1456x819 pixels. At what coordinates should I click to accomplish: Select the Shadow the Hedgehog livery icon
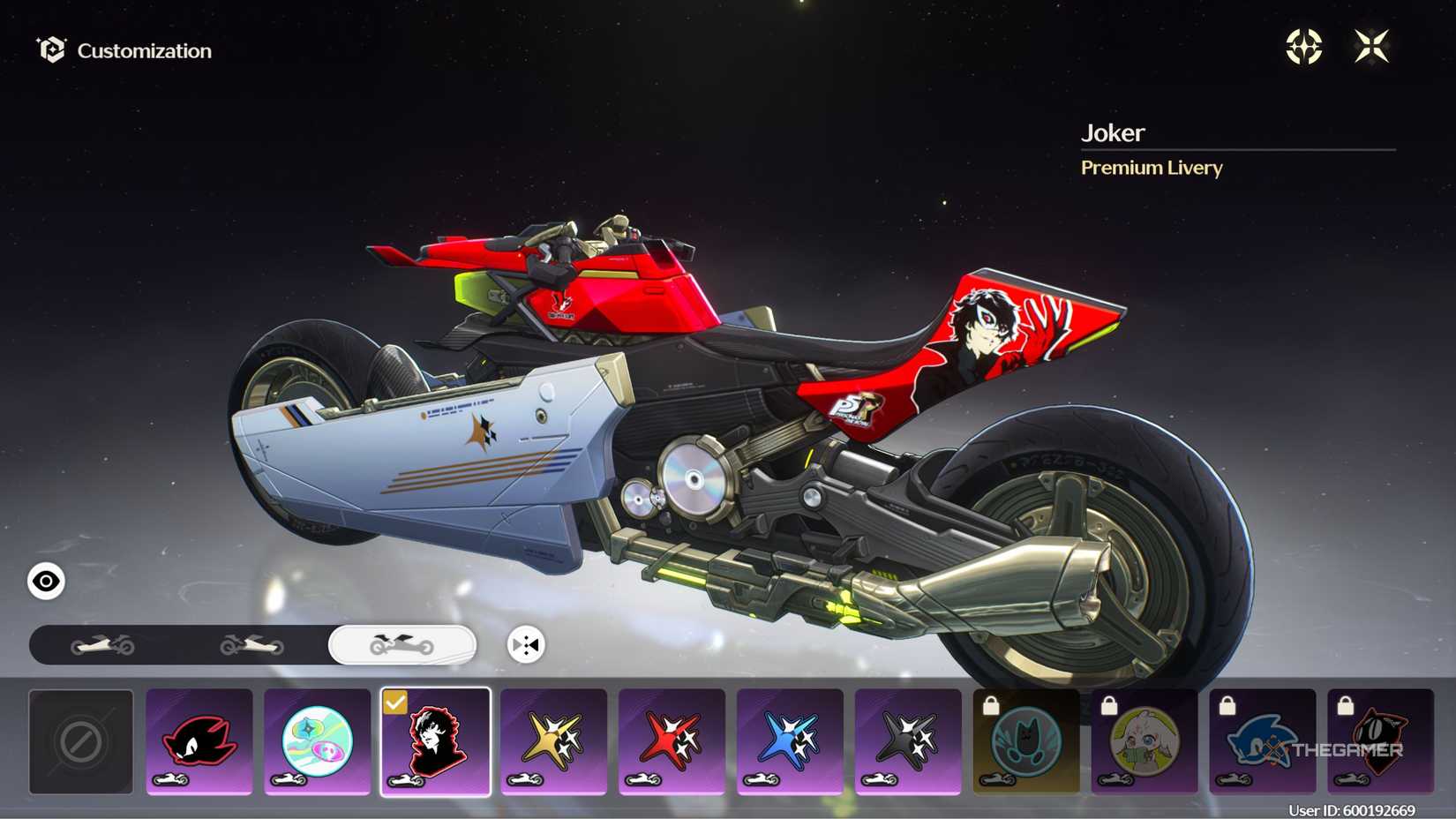pyautogui.click(x=199, y=740)
